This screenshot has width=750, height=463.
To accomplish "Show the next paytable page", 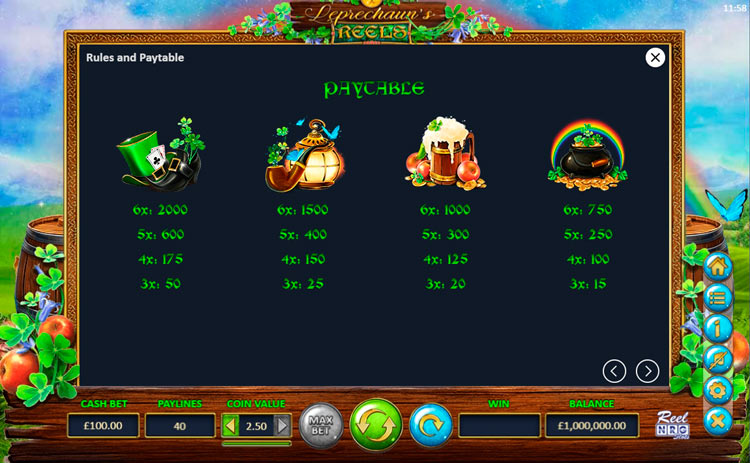I will click(648, 371).
